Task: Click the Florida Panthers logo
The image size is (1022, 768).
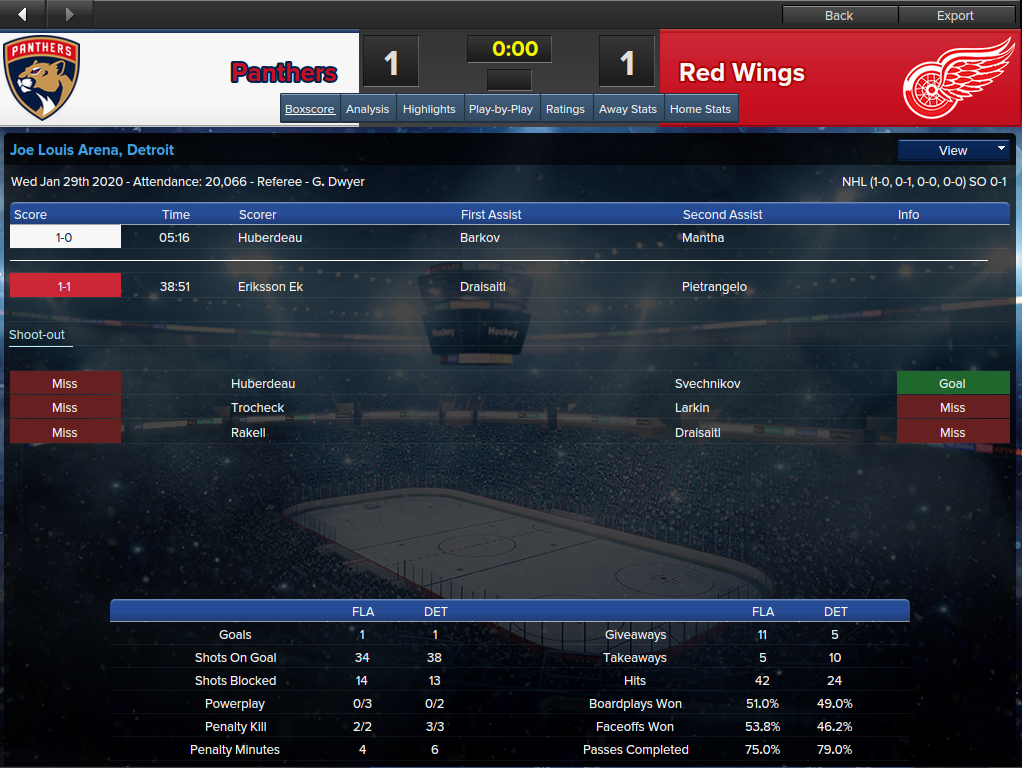Action: [42, 78]
